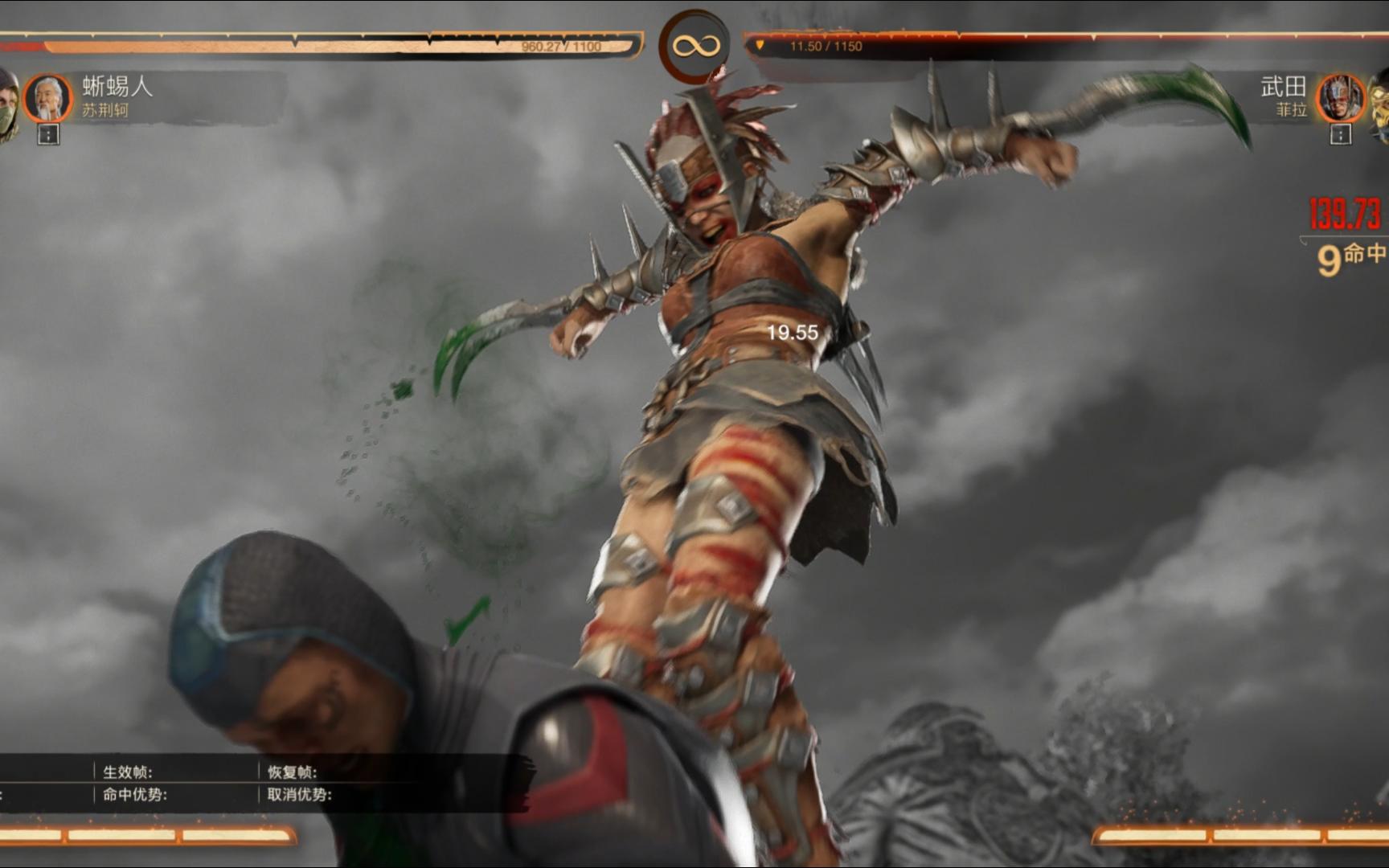This screenshot has width=1389, height=868.
Task: Click the infinity round timer emblem
Action: pyautogui.click(x=694, y=46)
